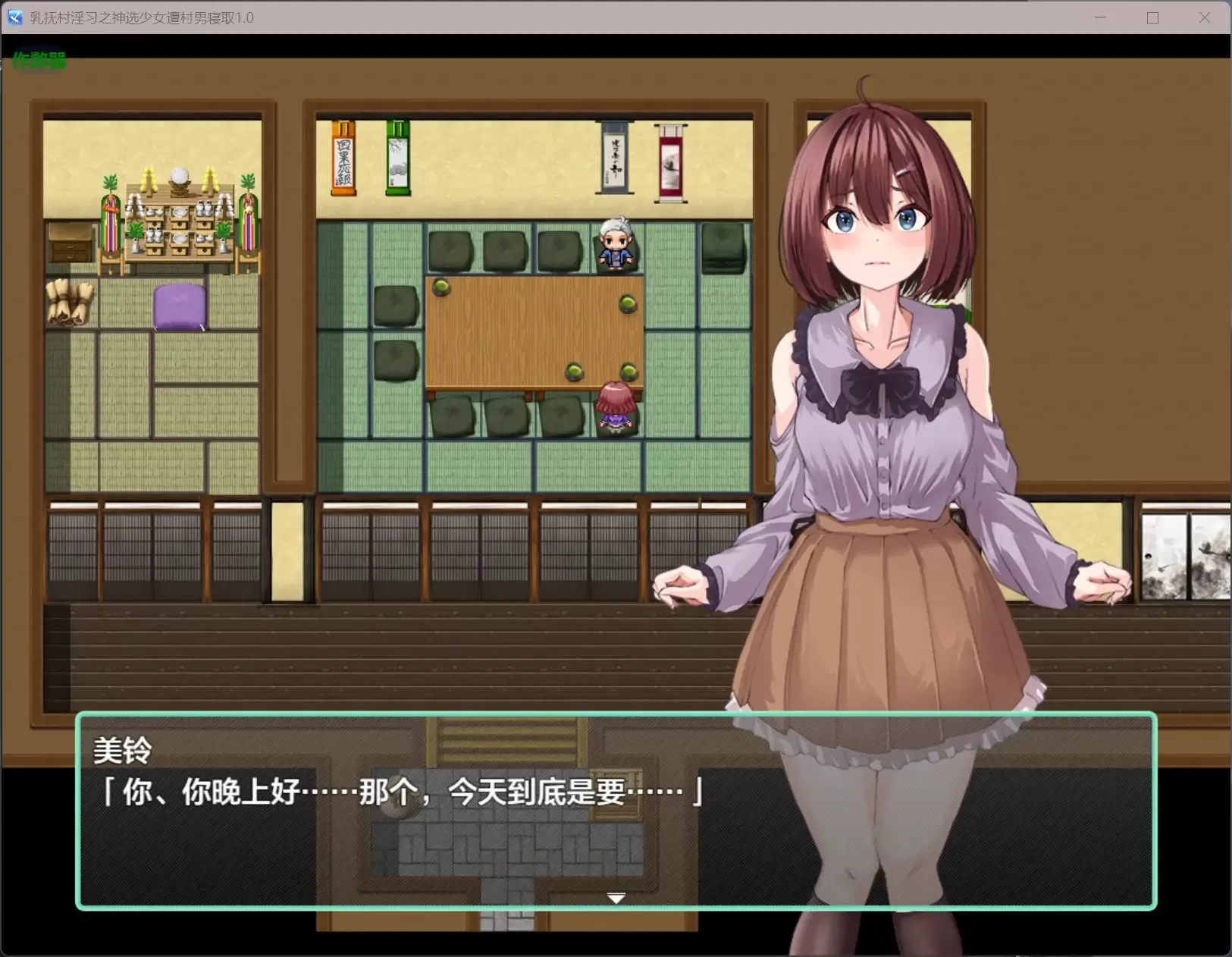
Task: Click the continue arrow in the dialogue box
Action: pyautogui.click(x=616, y=897)
